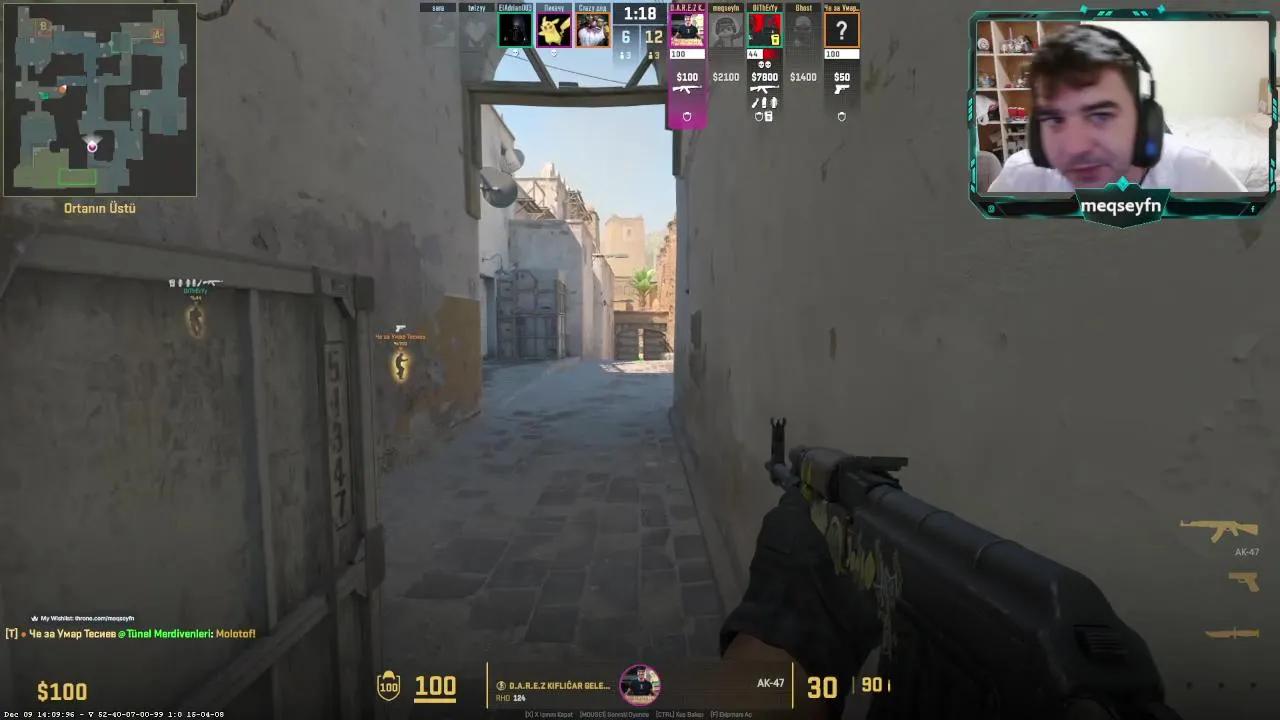Click the double skull icons on DiThErfy's panel
The image size is (1280, 720).
(764, 64)
